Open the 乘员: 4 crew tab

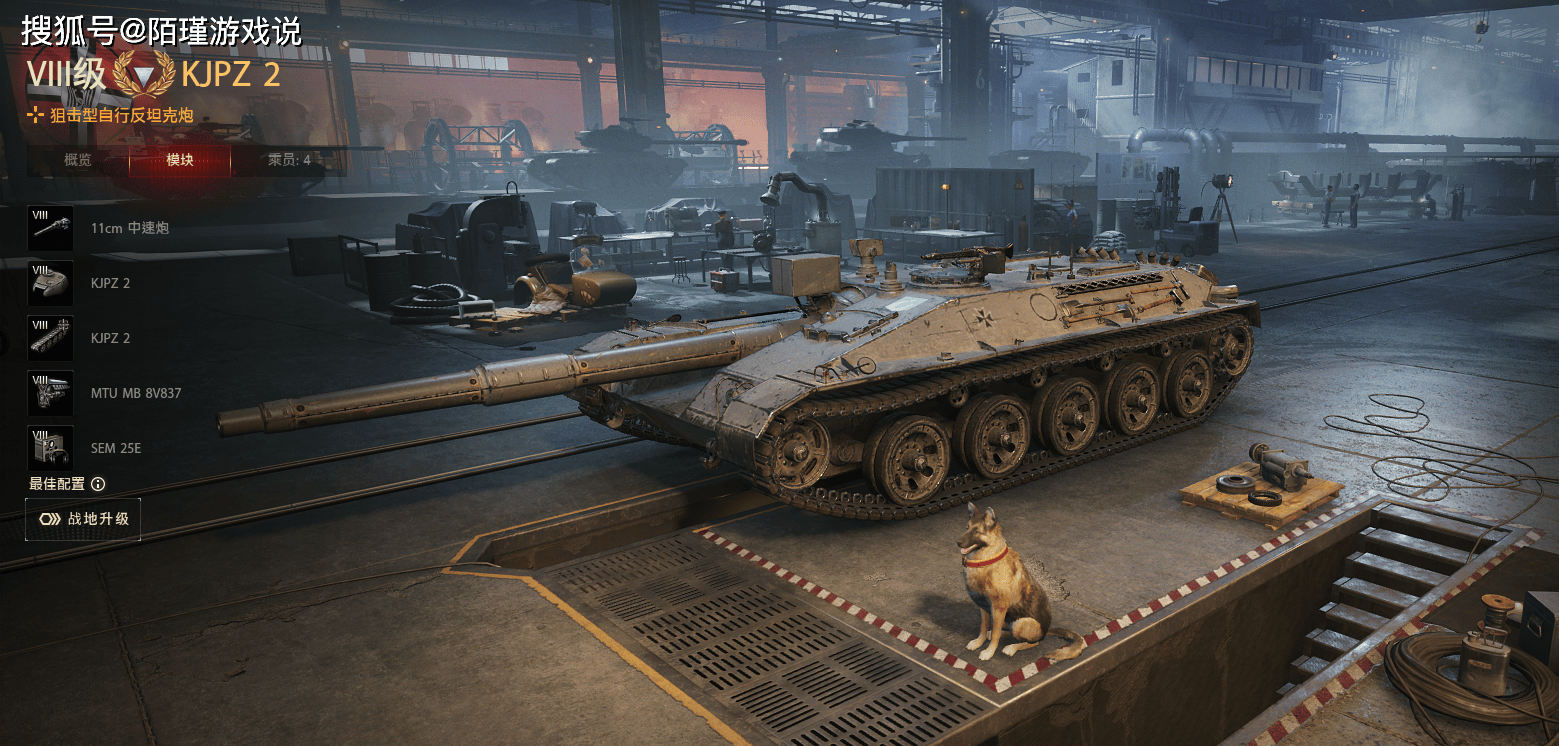pyautogui.click(x=289, y=160)
